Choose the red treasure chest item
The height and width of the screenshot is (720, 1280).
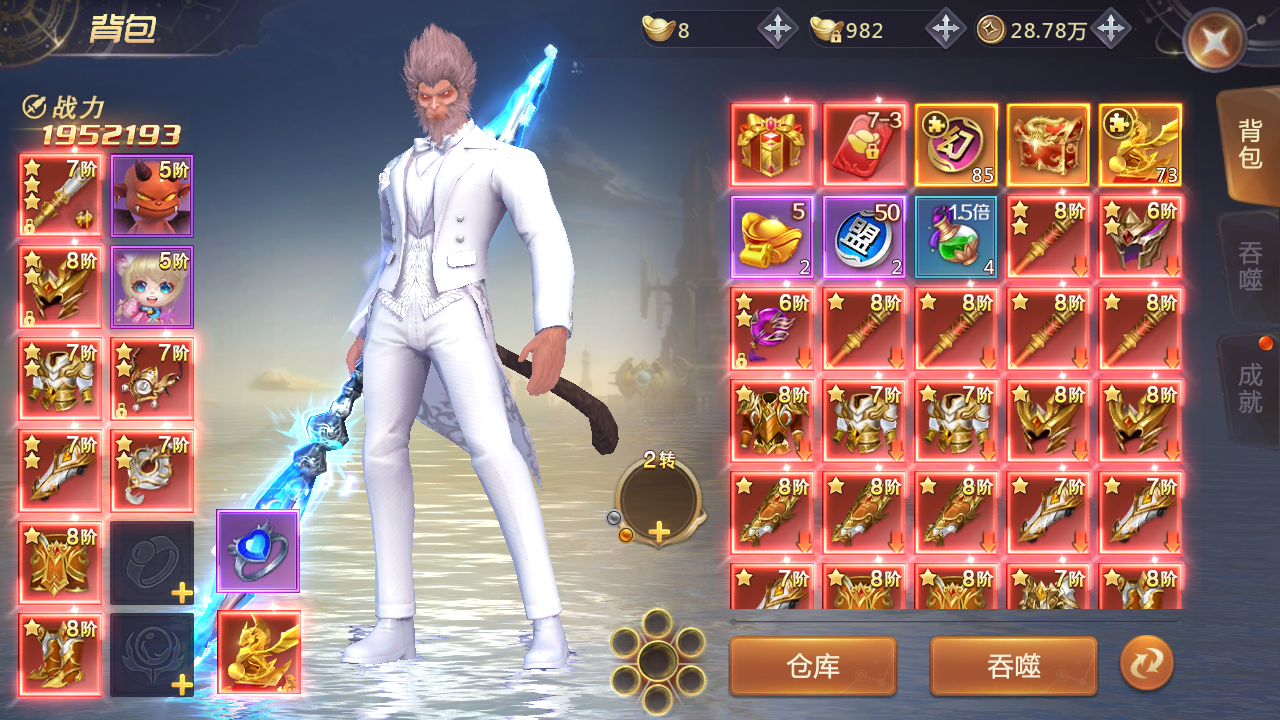point(1048,145)
